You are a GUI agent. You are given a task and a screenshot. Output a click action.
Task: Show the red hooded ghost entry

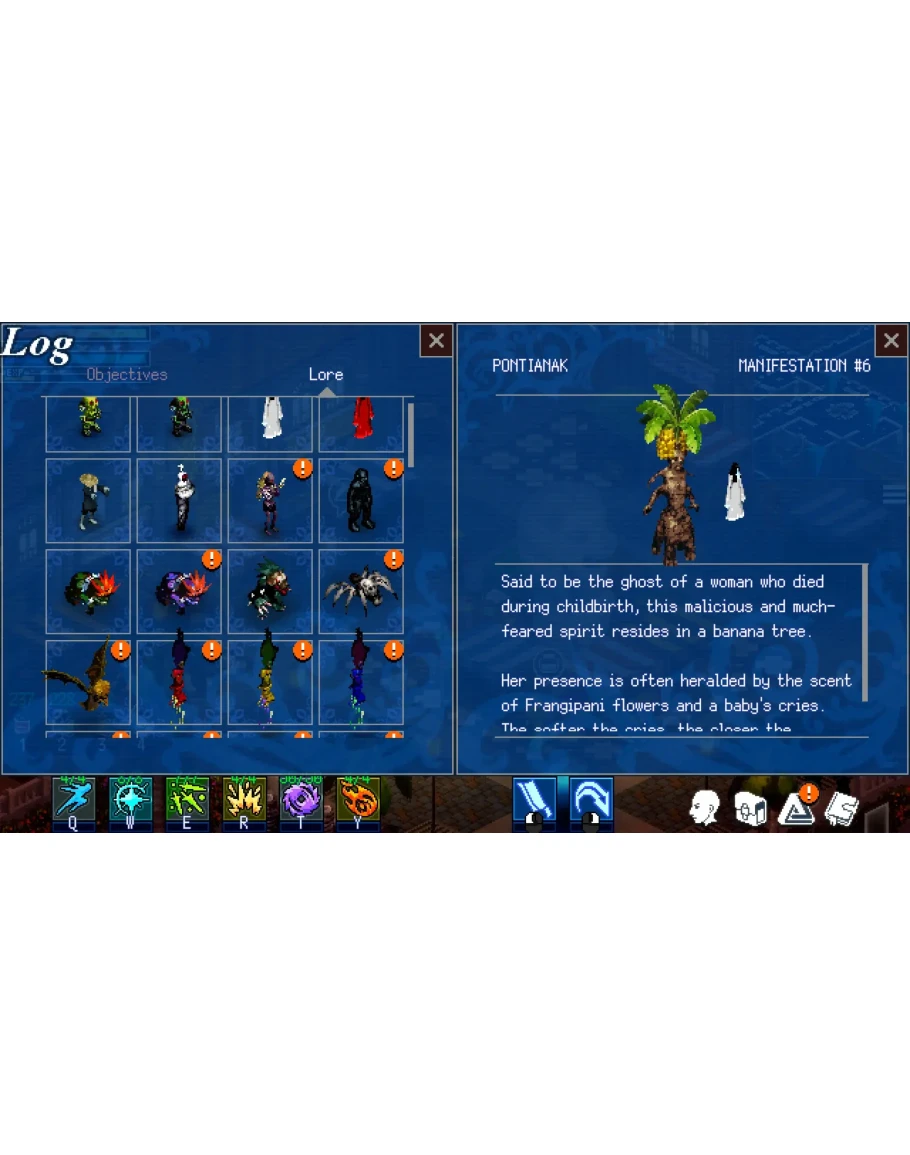(x=361, y=420)
